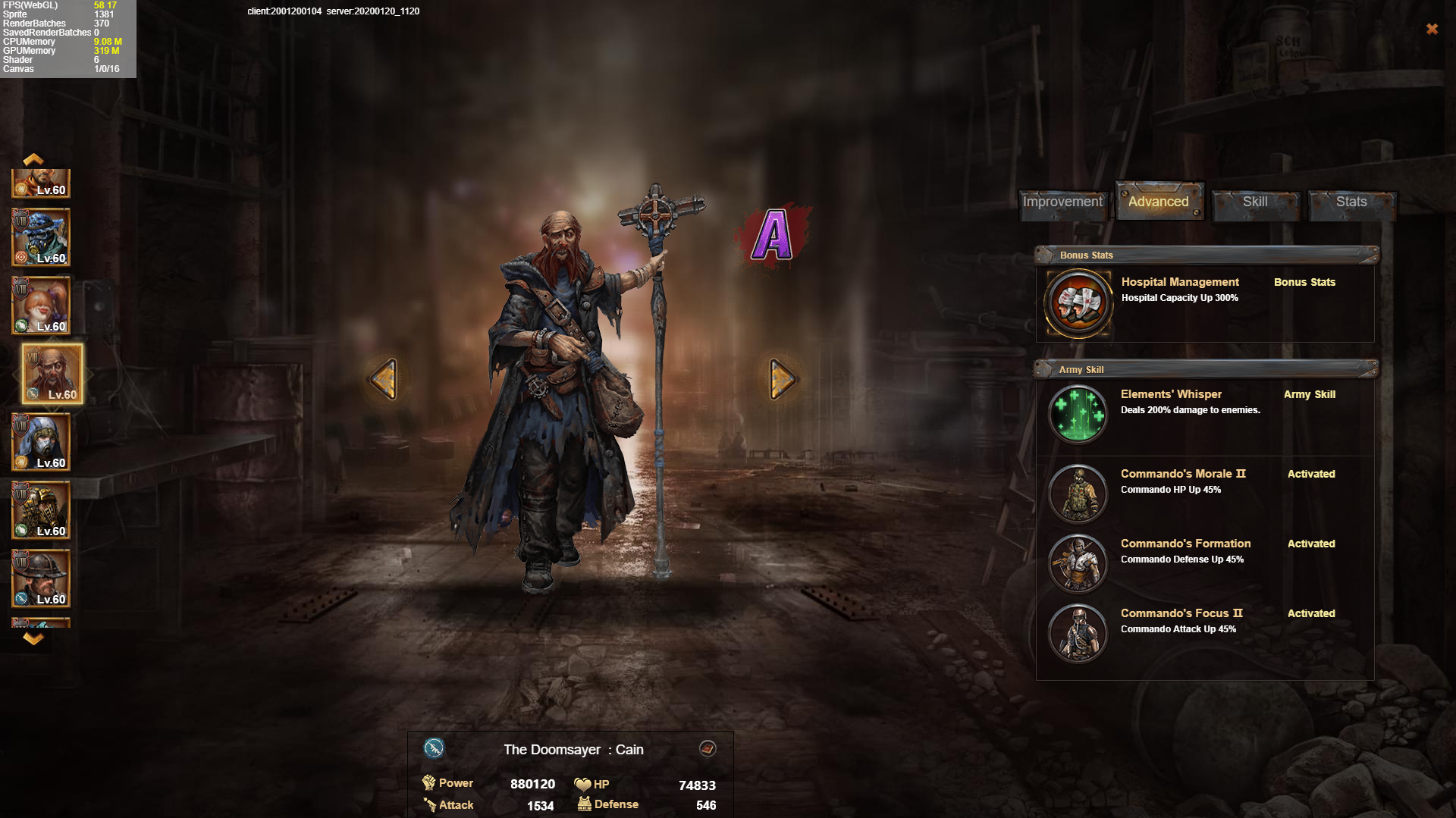This screenshot has width=1456, height=818.
Task: Select the Commando's Morale II skill icon
Action: point(1078,494)
